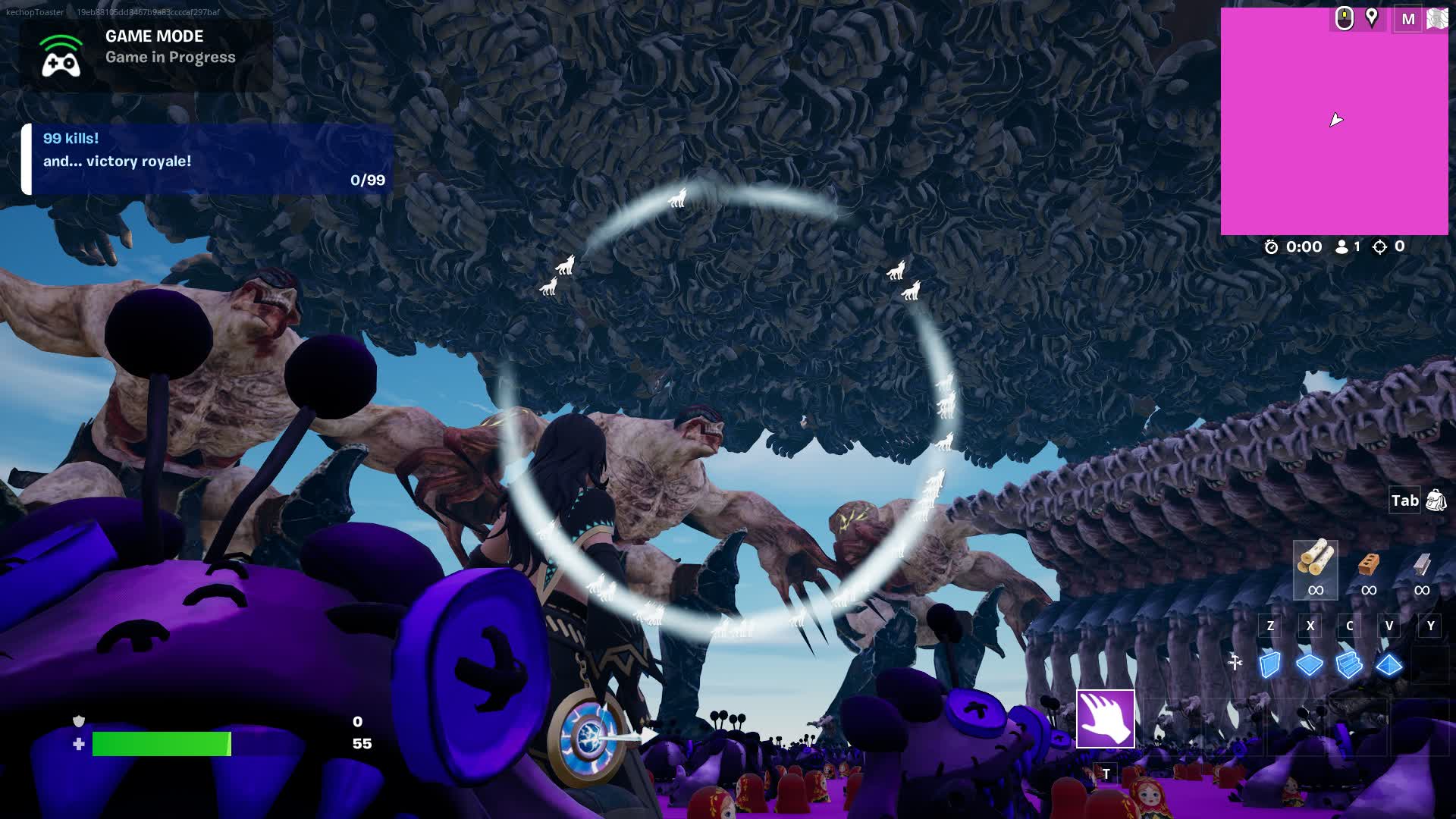Click the mouse input indicator icon
Viewport: 1456px width, 819px height.
(1344, 19)
